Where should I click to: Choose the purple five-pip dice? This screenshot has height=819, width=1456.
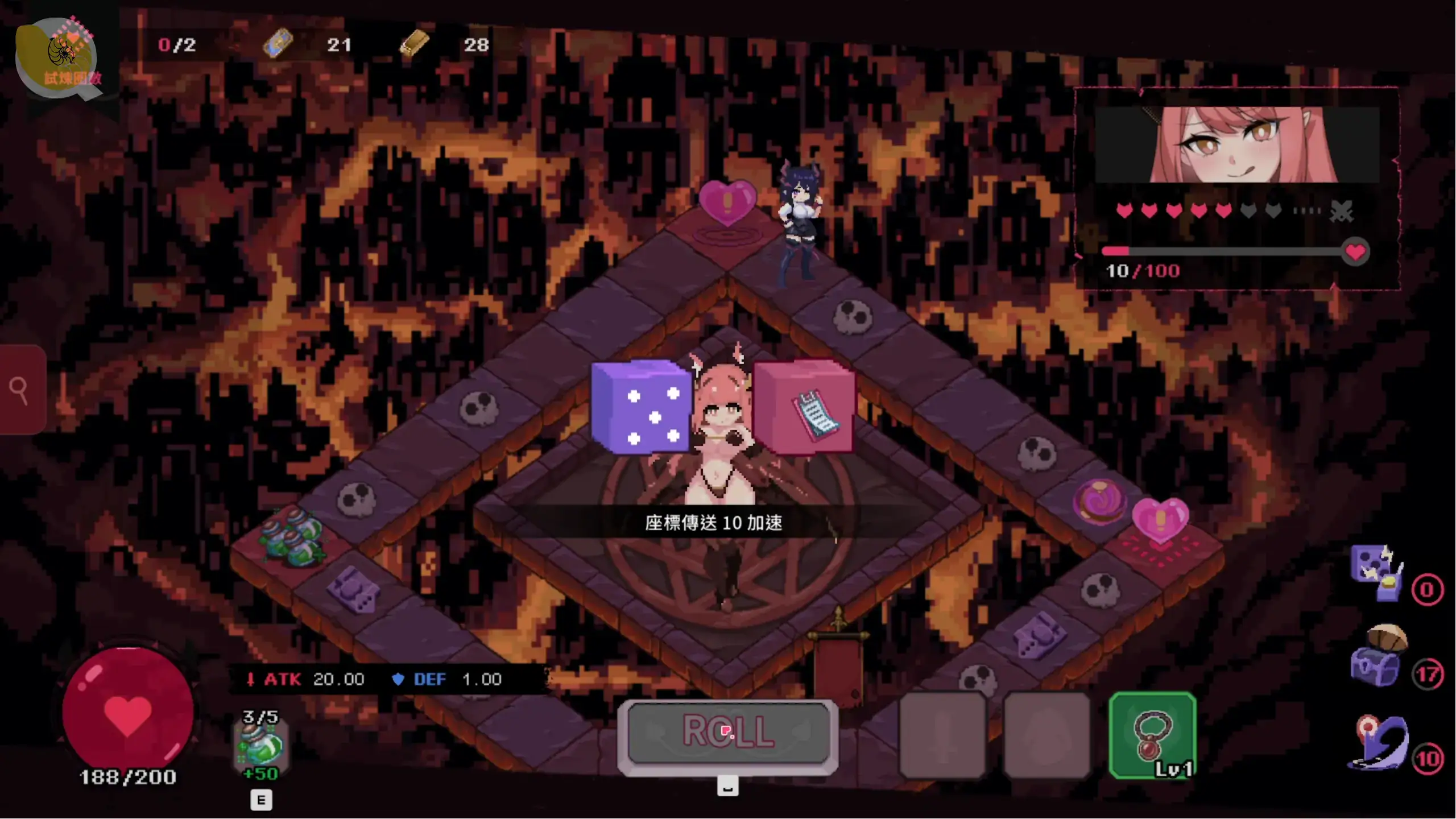coord(640,407)
